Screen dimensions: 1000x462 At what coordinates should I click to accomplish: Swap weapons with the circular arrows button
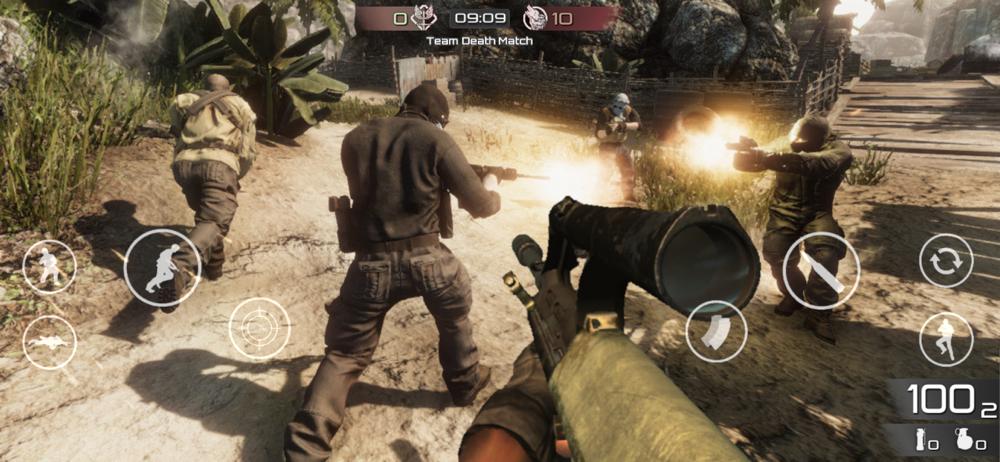pos(946,262)
